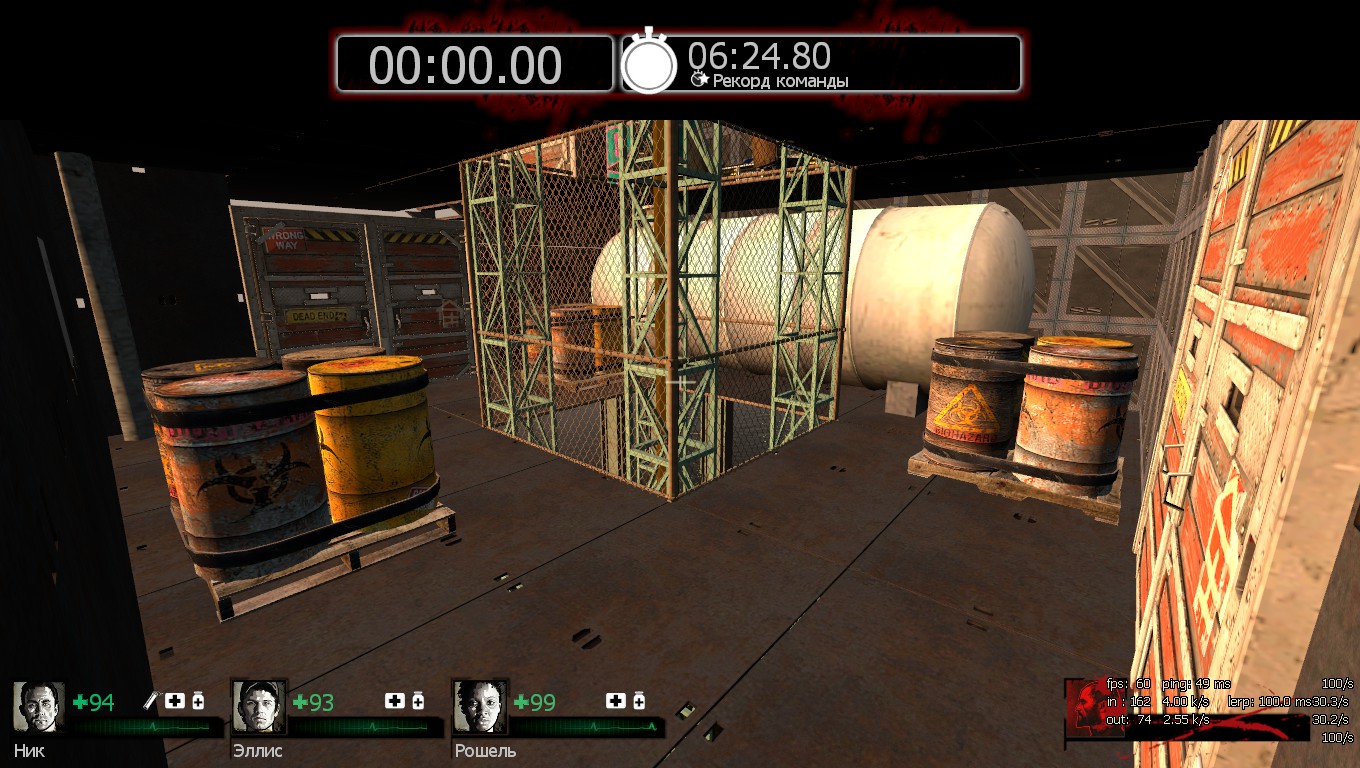Click Rochelle's pain pills icon
This screenshot has height=768, width=1360.
[x=638, y=701]
